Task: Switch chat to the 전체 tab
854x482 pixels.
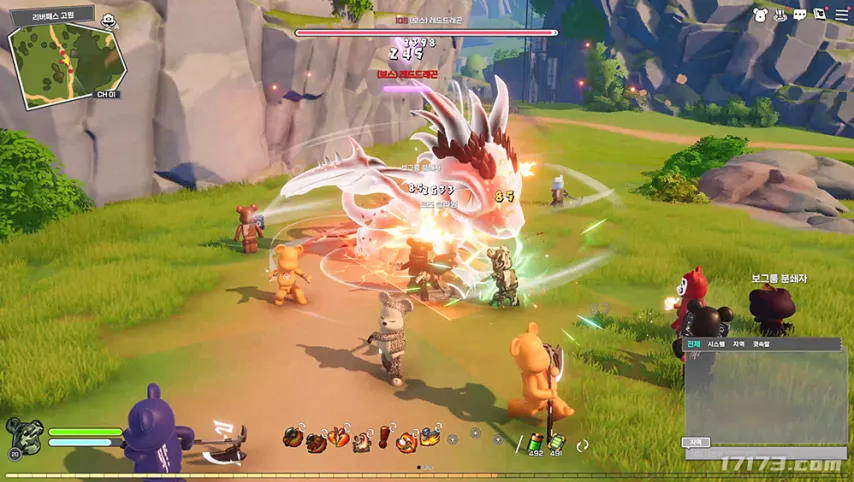Action: (694, 344)
